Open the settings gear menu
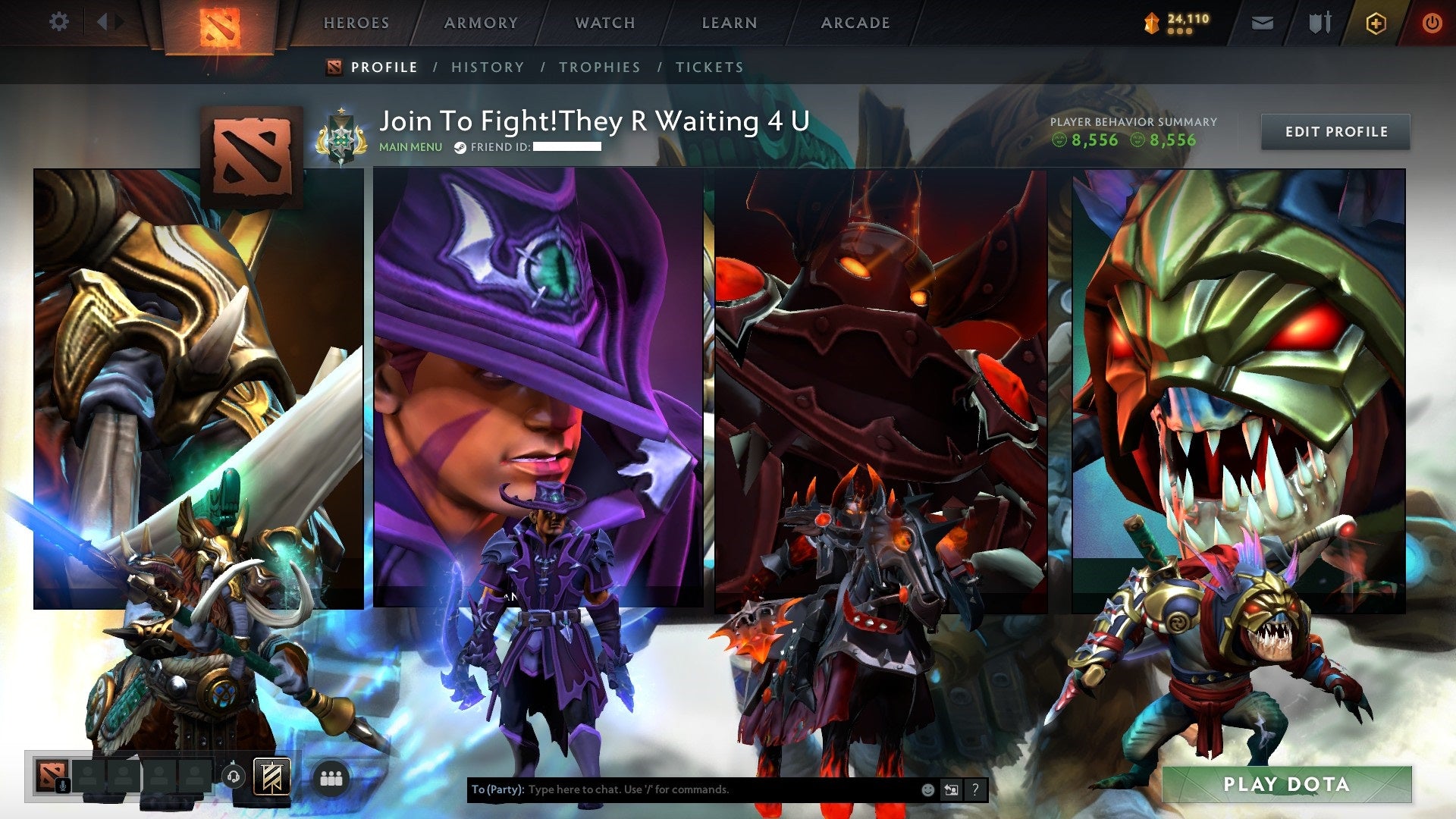 click(58, 22)
